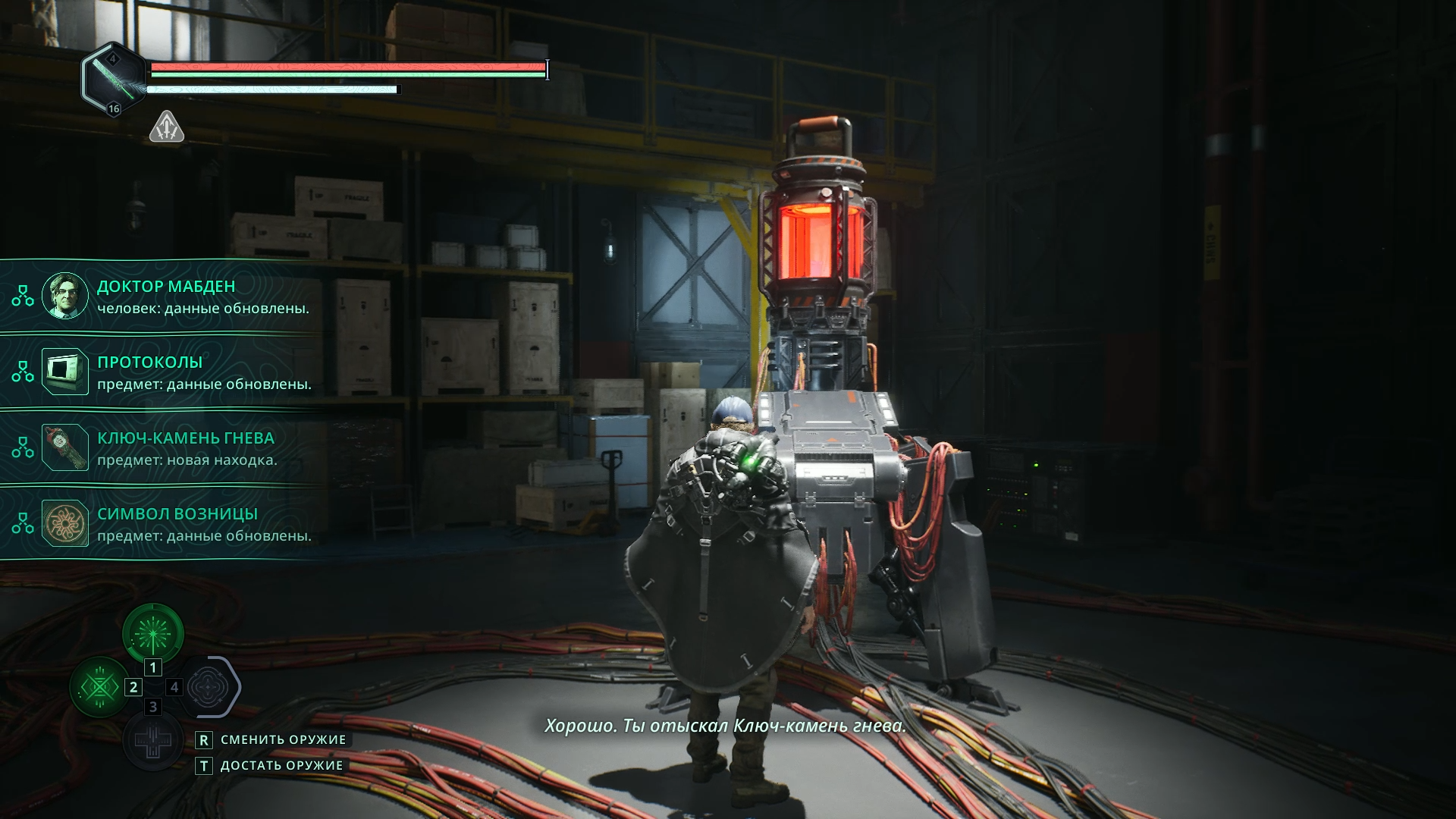Select the greyed-out cross ability in slot 3
The height and width of the screenshot is (819, 1456).
click(153, 741)
